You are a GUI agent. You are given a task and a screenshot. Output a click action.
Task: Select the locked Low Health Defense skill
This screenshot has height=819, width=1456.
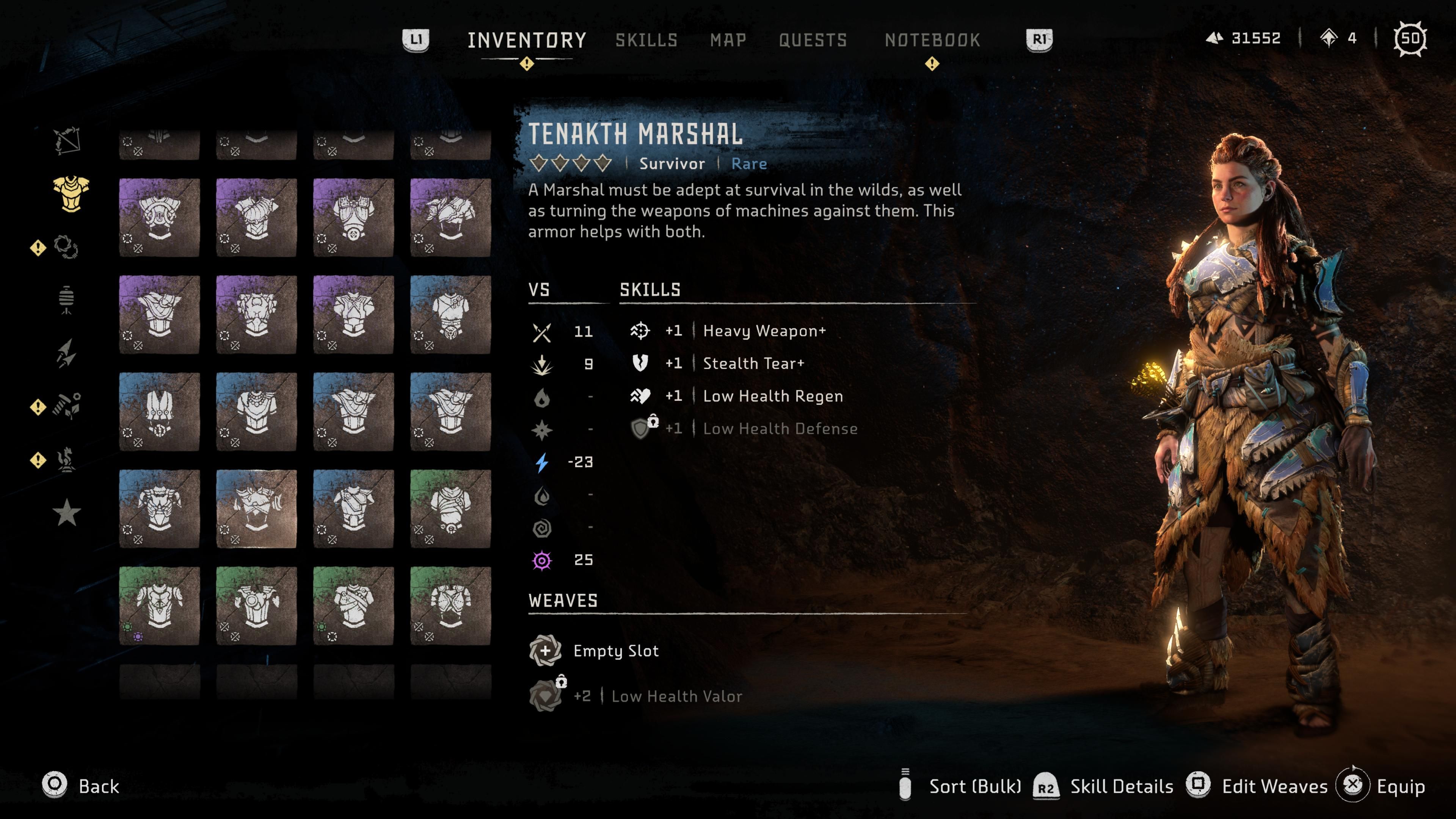click(780, 428)
